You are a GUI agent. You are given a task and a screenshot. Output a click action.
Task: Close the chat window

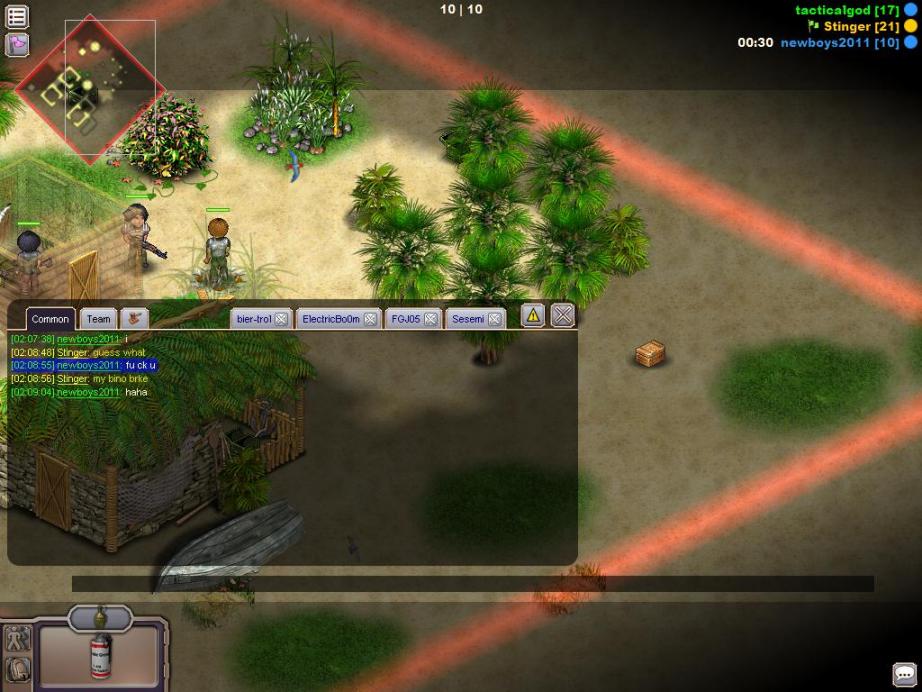(x=563, y=316)
